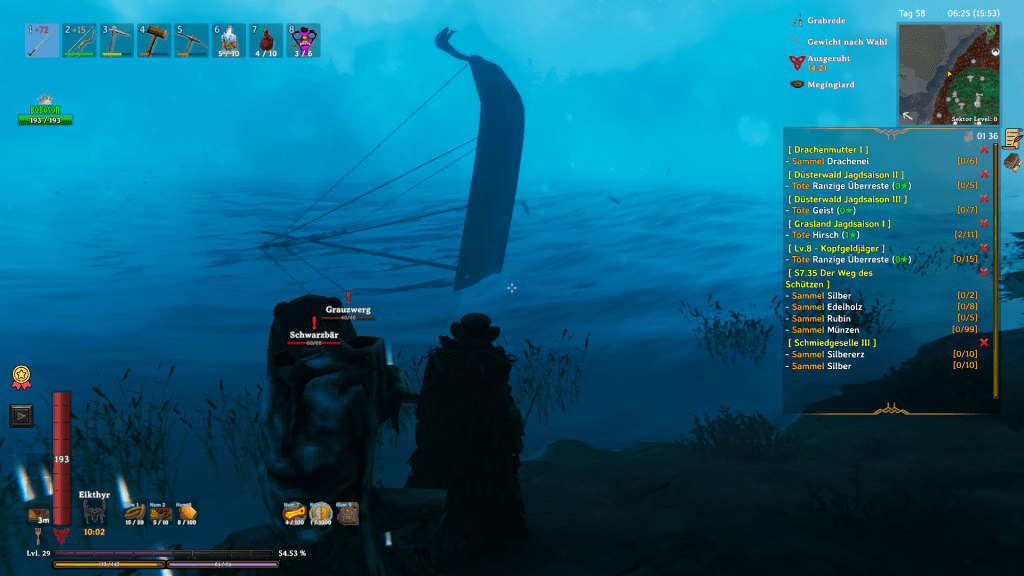Abandon the Schmiedgeselle III quest
The width and height of the screenshot is (1024, 576).
984,342
